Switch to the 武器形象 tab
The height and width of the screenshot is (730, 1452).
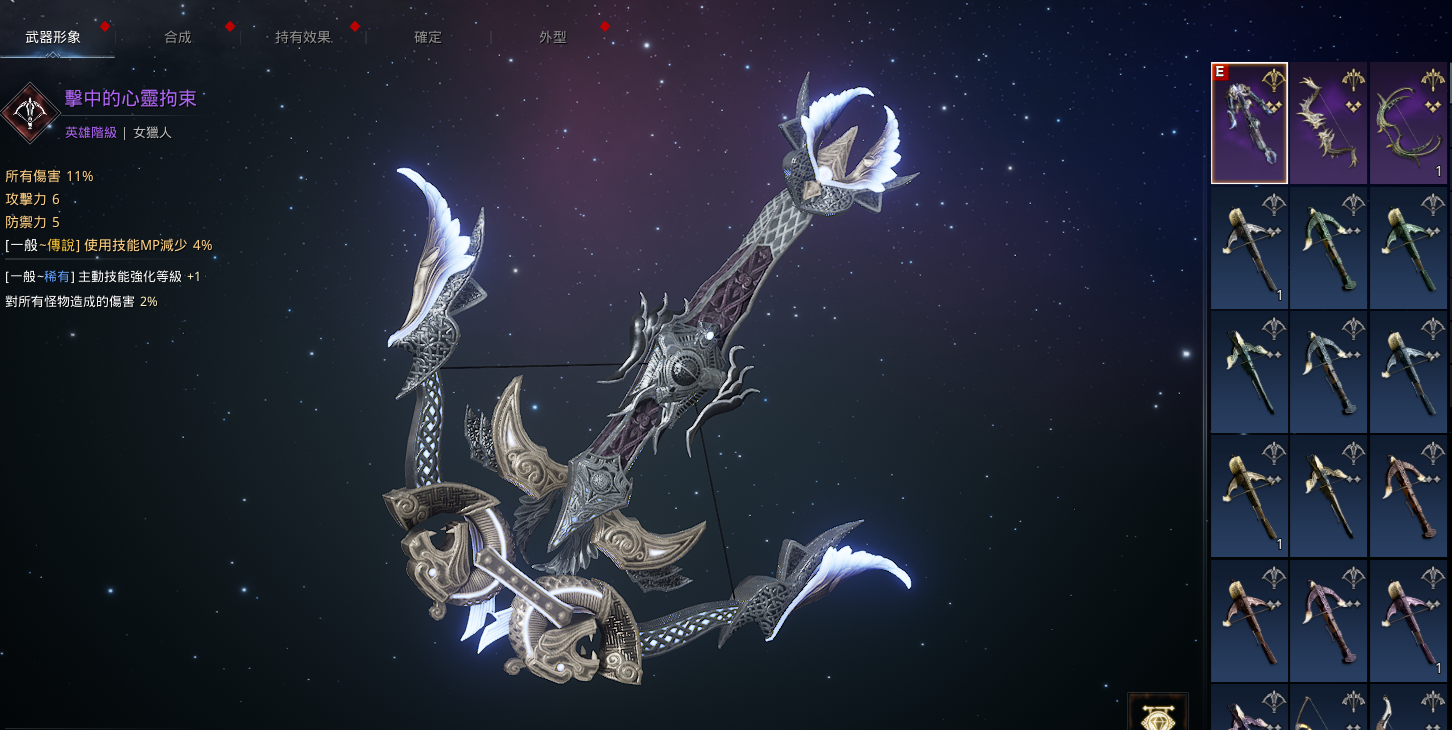click(53, 37)
